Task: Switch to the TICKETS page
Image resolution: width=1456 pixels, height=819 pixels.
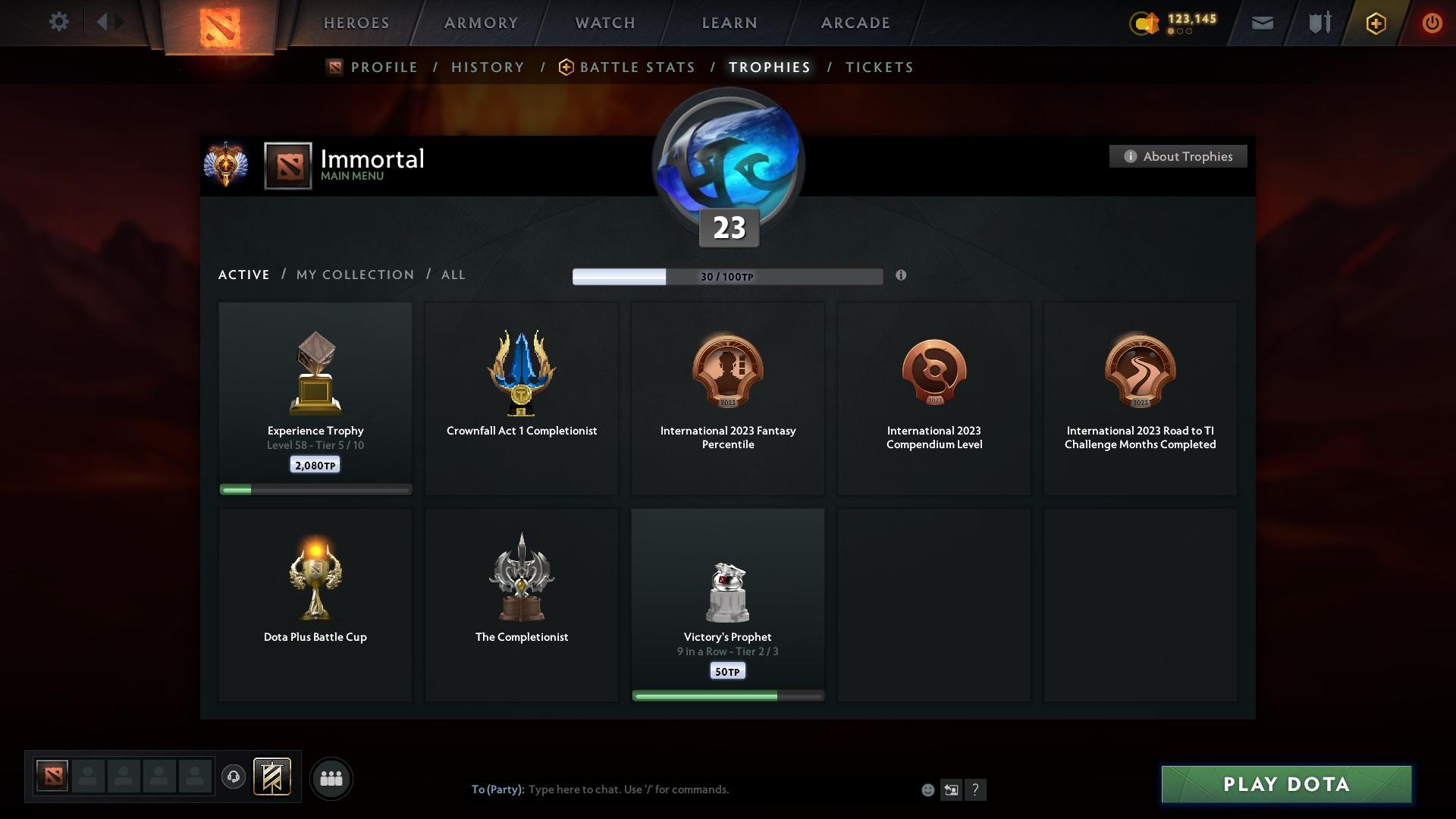Action: pos(878,67)
